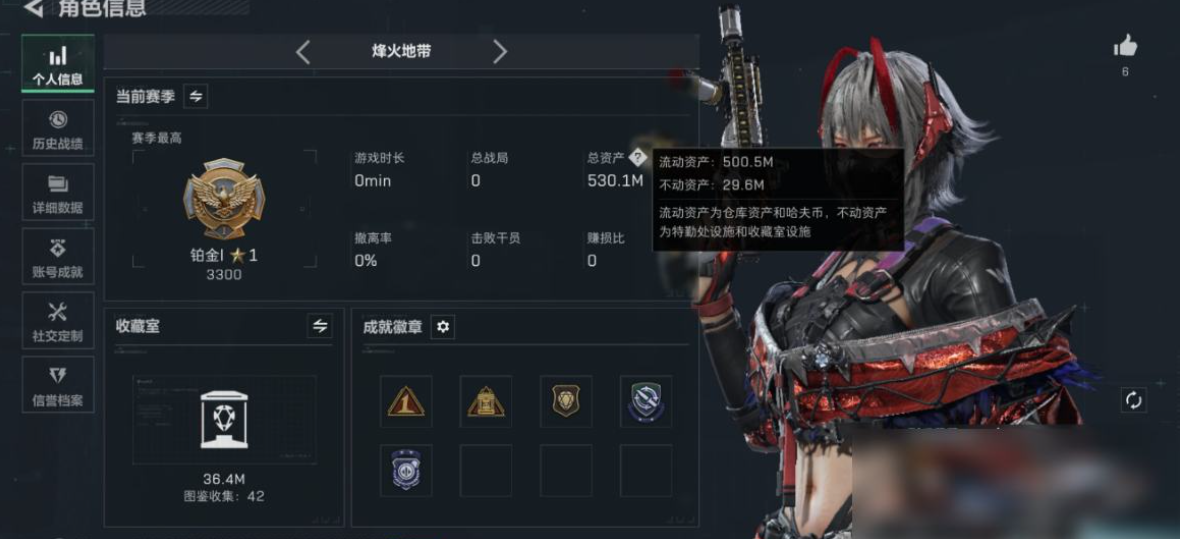Open the 历史战绩 tab
This screenshot has width=1180, height=539.
pyautogui.click(x=58, y=129)
